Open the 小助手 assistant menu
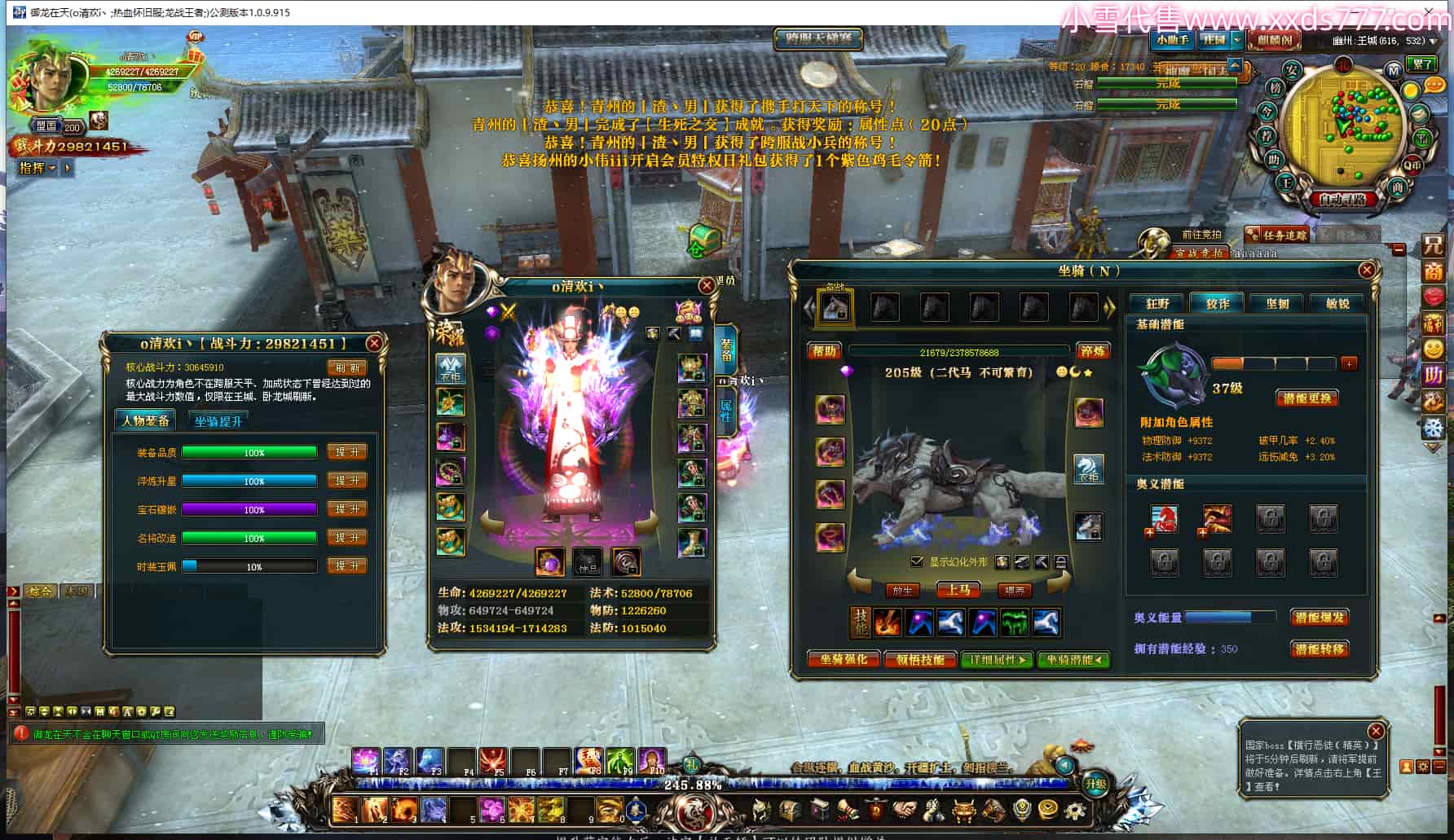Image resolution: width=1454 pixels, height=840 pixels. 1172,40
